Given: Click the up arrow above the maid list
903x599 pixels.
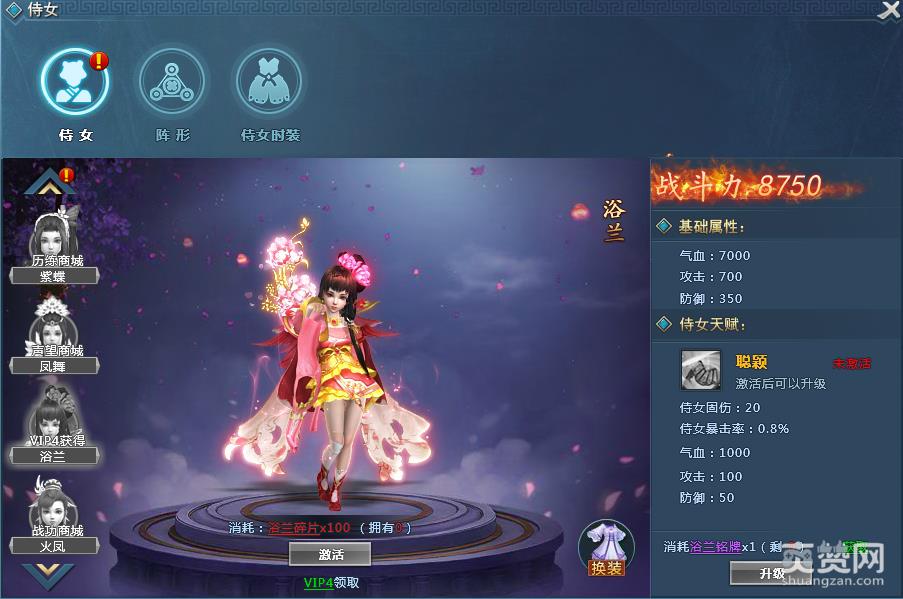Looking at the screenshot, I should (50, 184).
